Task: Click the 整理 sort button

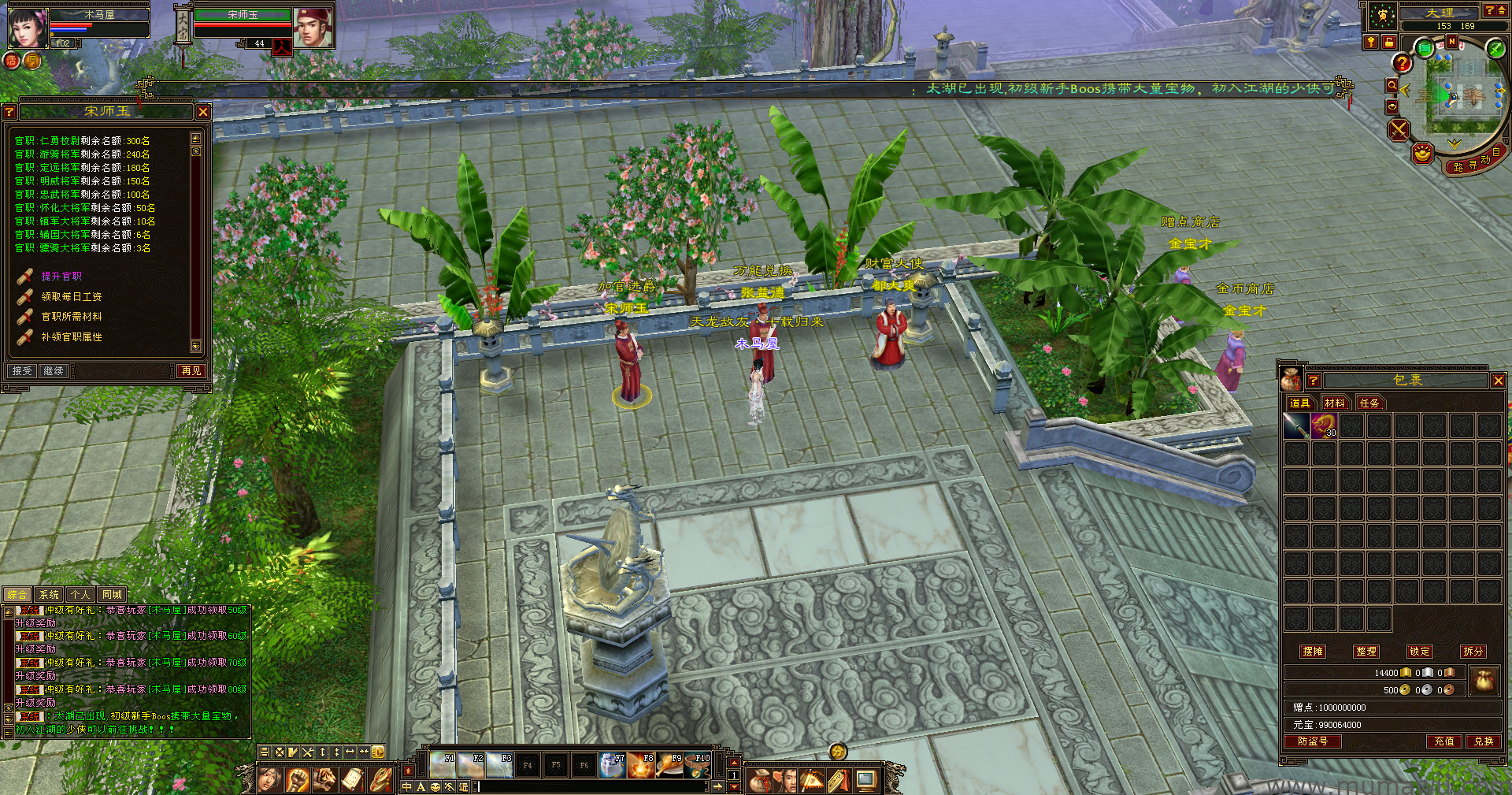Action: 1366,652
